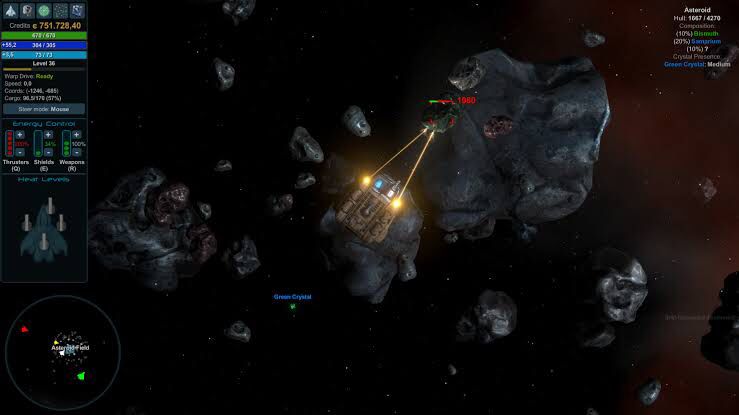This screenshot has height=415, width=739.
Task: Open the ship icon menu
Action: pos(10,10)
